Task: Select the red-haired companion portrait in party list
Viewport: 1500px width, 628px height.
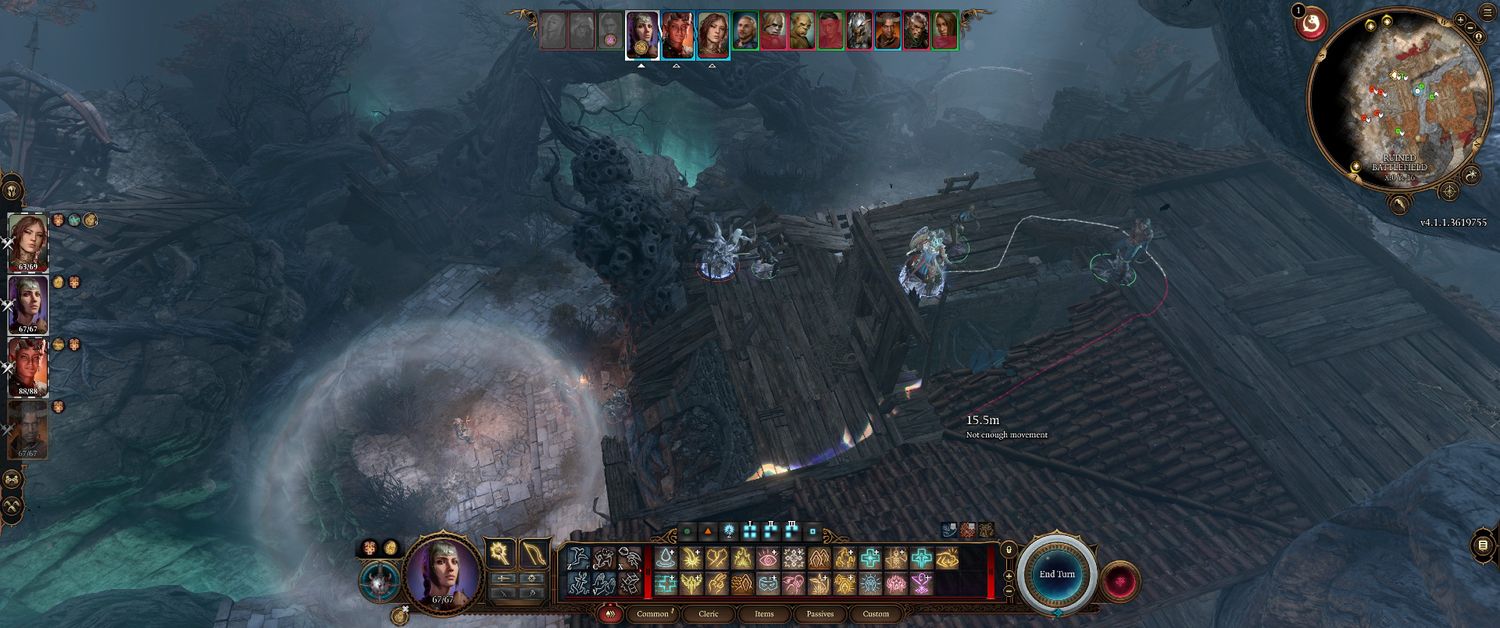Action: (27, 241)
